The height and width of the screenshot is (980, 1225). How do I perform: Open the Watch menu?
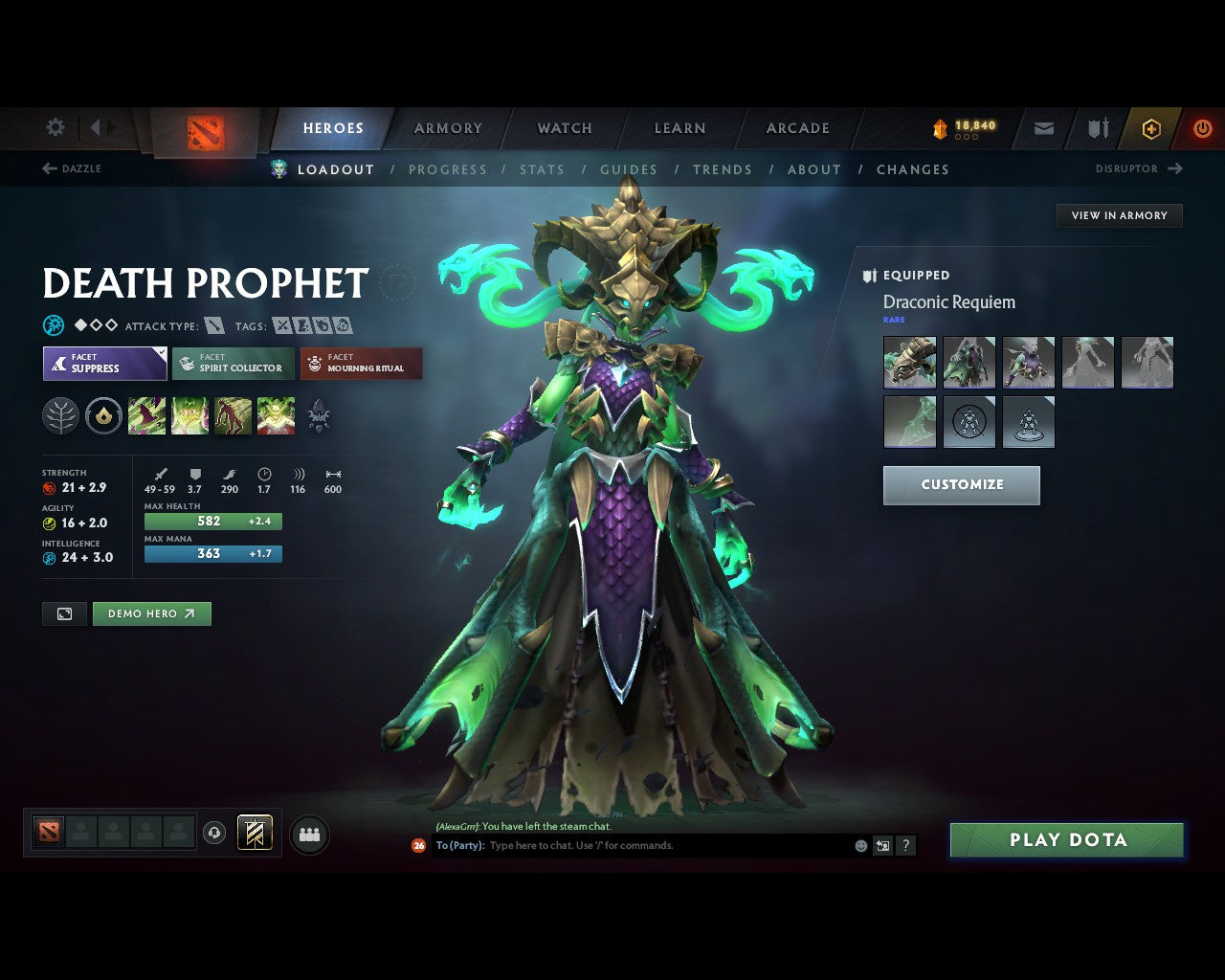(x=564, y=127)
